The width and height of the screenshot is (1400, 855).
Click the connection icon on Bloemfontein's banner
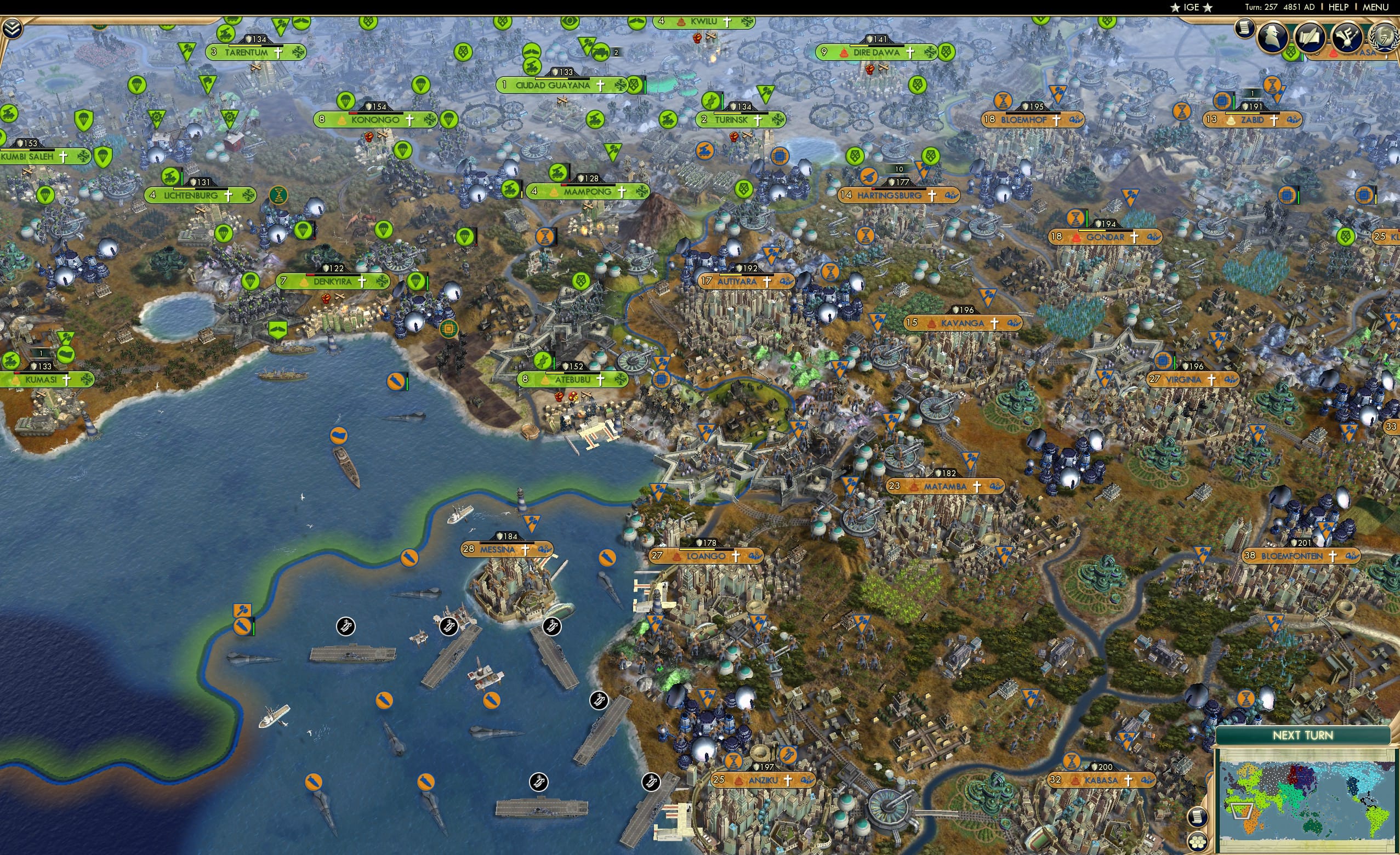pyautogui.click(x=1353, y=557)
